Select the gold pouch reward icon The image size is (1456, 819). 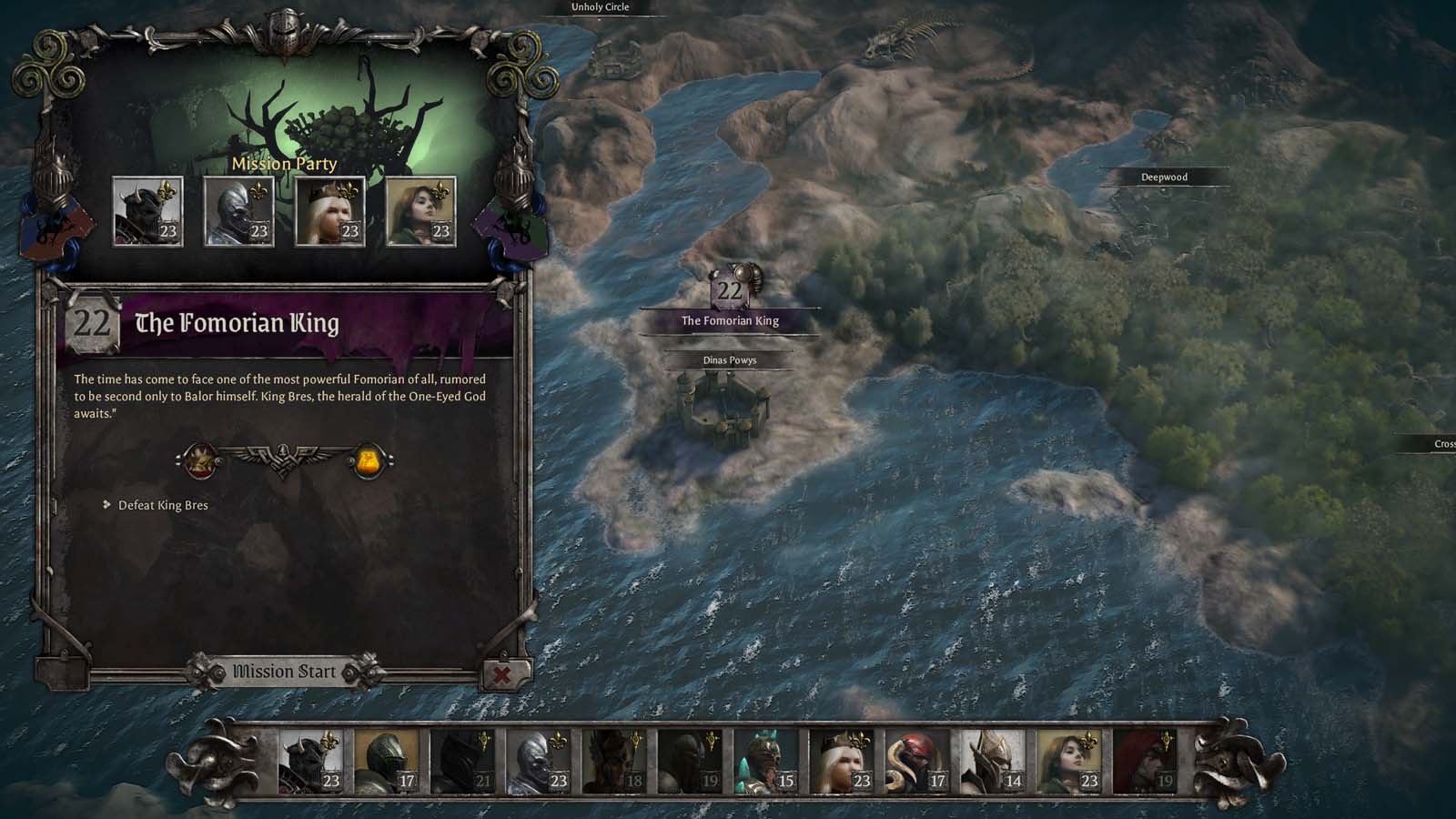coord(368,460)
